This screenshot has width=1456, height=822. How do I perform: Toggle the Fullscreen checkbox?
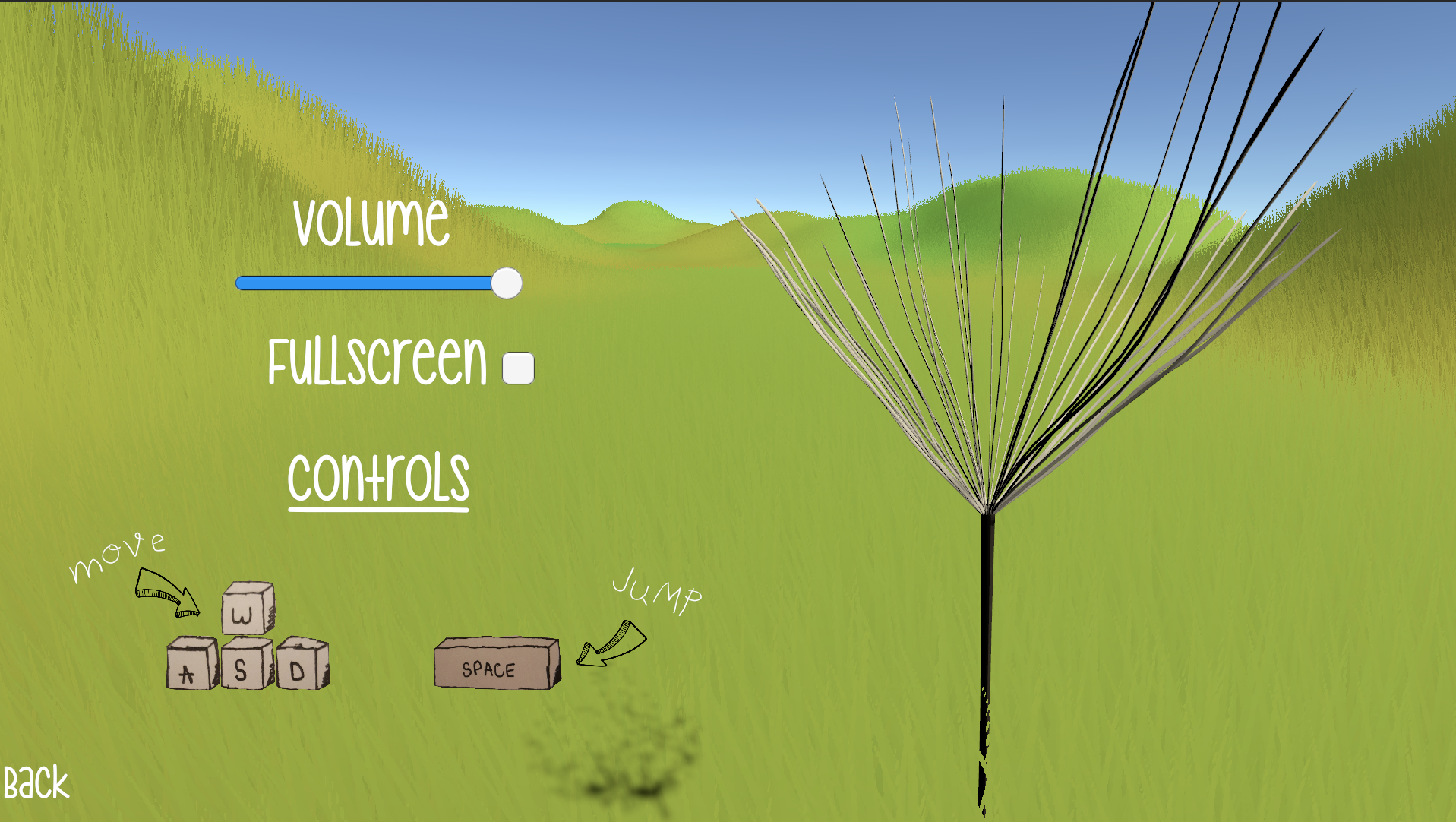pos(518,368)
